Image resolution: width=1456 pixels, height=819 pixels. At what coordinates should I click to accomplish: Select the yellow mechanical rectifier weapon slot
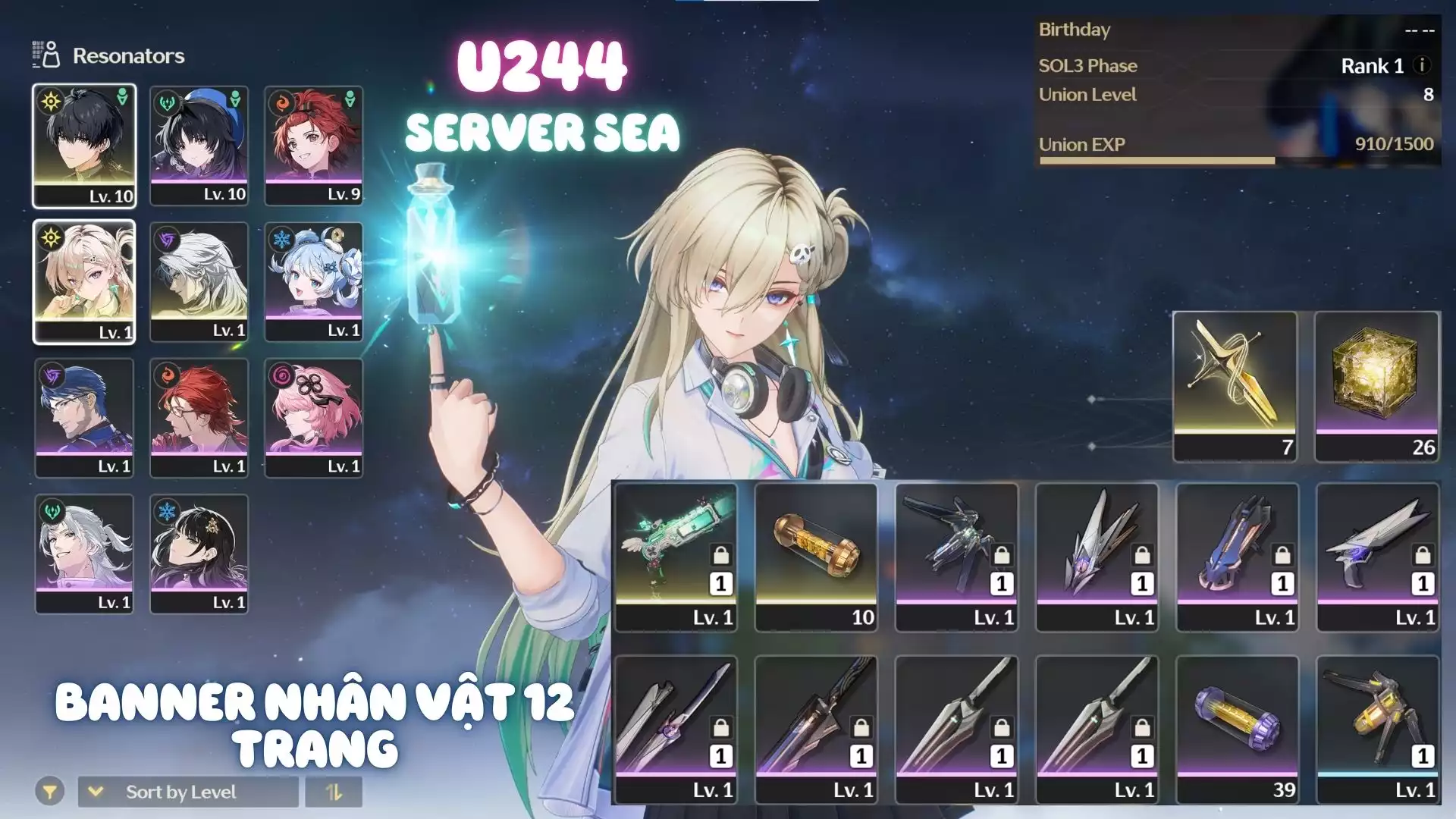(x=1377, y=729)
